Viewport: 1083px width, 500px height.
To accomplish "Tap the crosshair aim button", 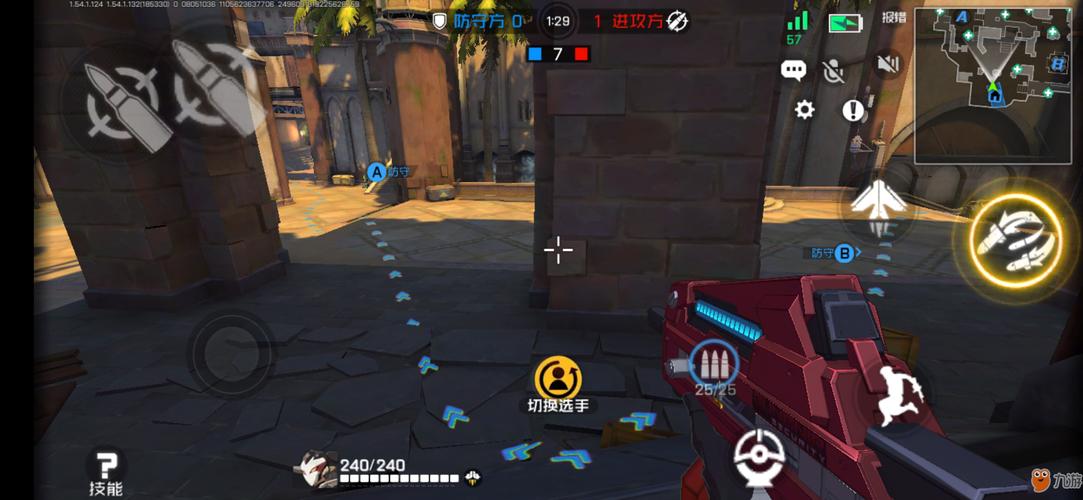I will pyautogui.click(x=763, y=458).
